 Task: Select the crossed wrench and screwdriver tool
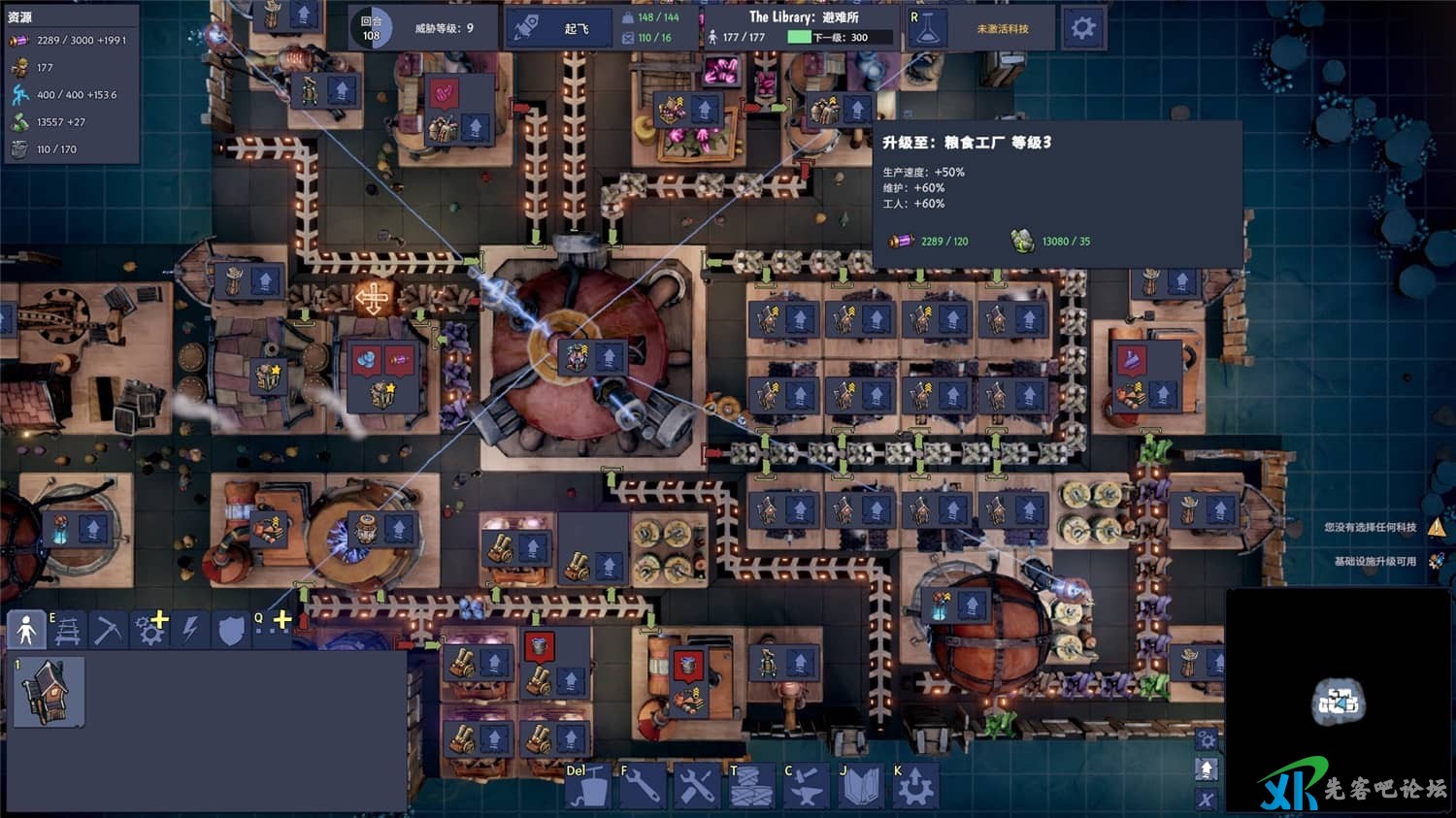click(x=697, y=786)
